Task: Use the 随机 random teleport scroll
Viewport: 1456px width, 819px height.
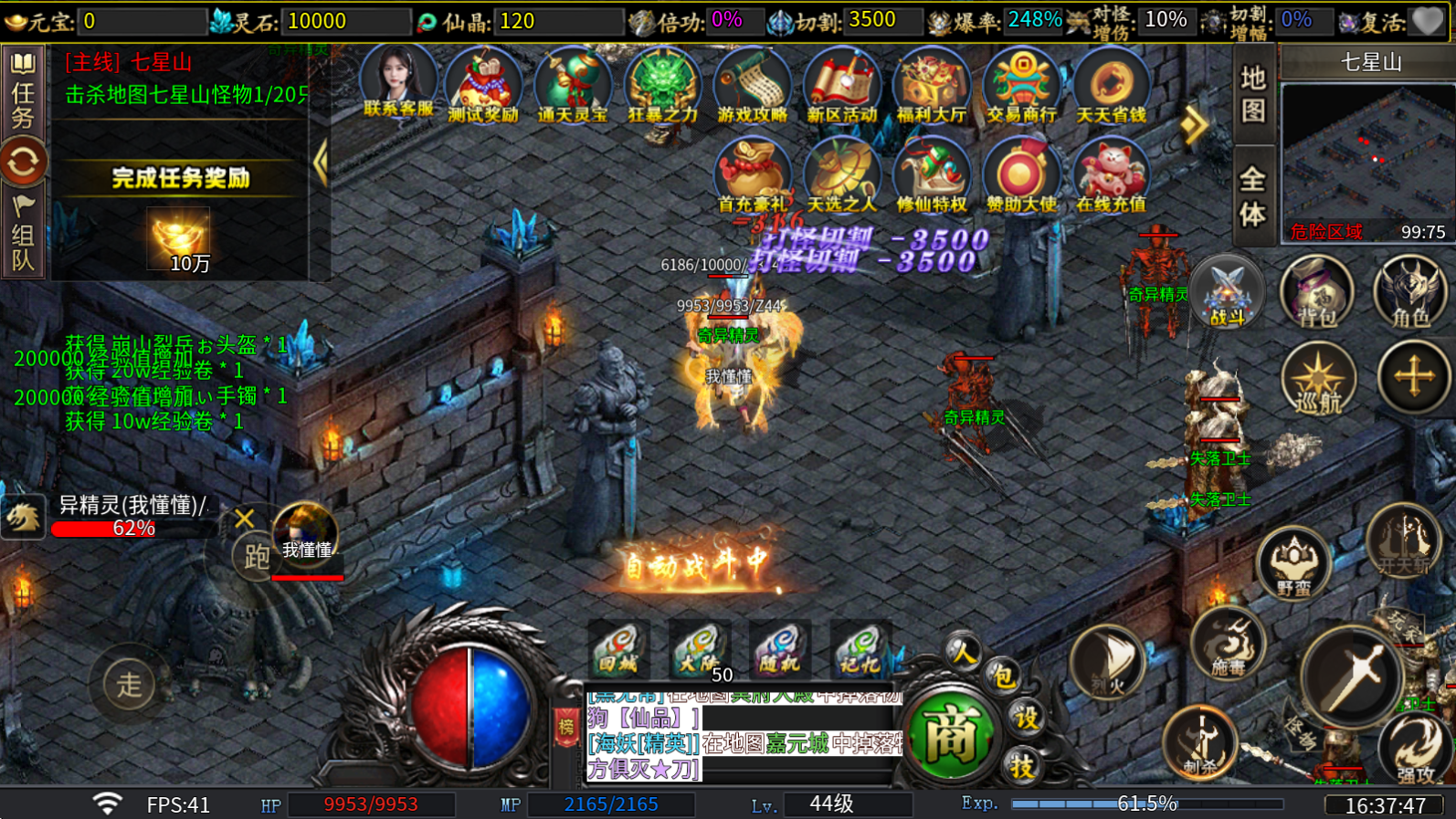Action: pos(779,650)
